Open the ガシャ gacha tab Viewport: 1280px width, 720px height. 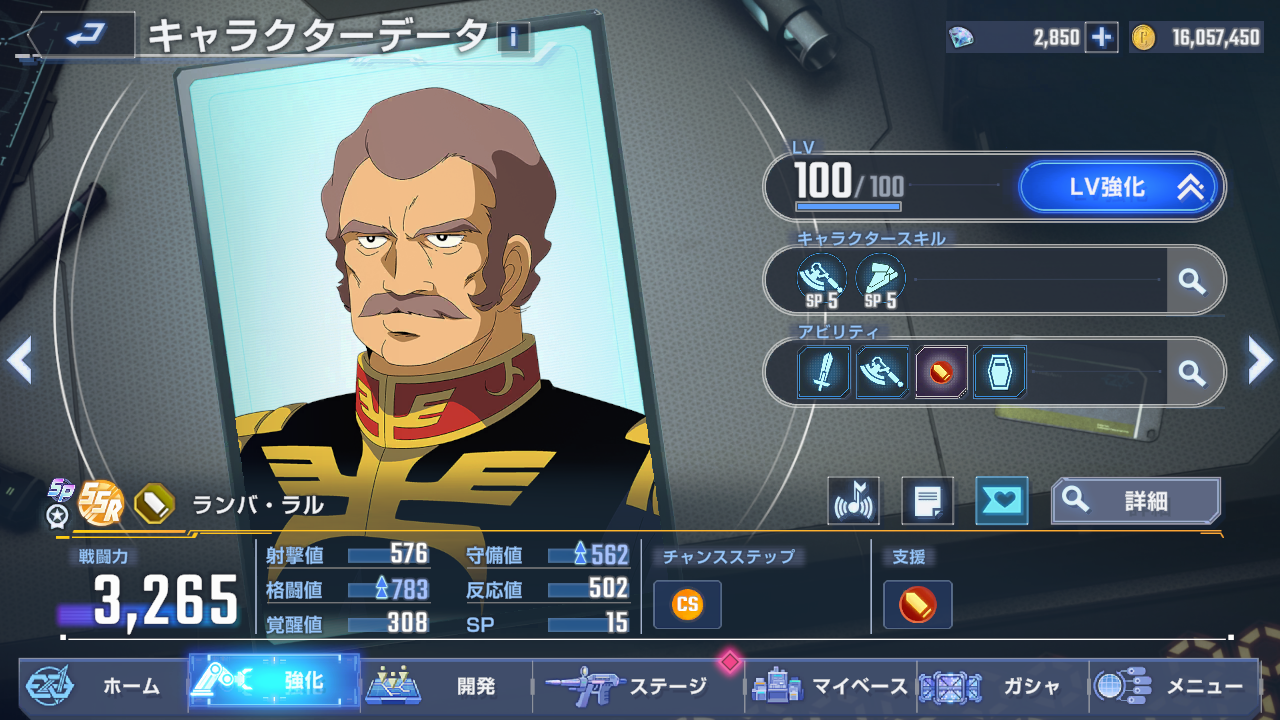pyautogui.click(x=1001, y=686)
